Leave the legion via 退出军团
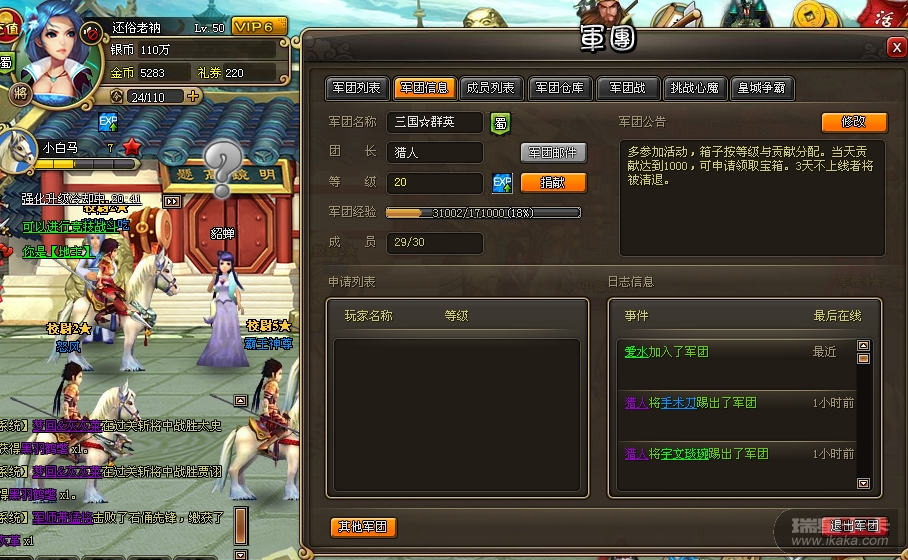908x560 pixels. click(x=854, y=526)
